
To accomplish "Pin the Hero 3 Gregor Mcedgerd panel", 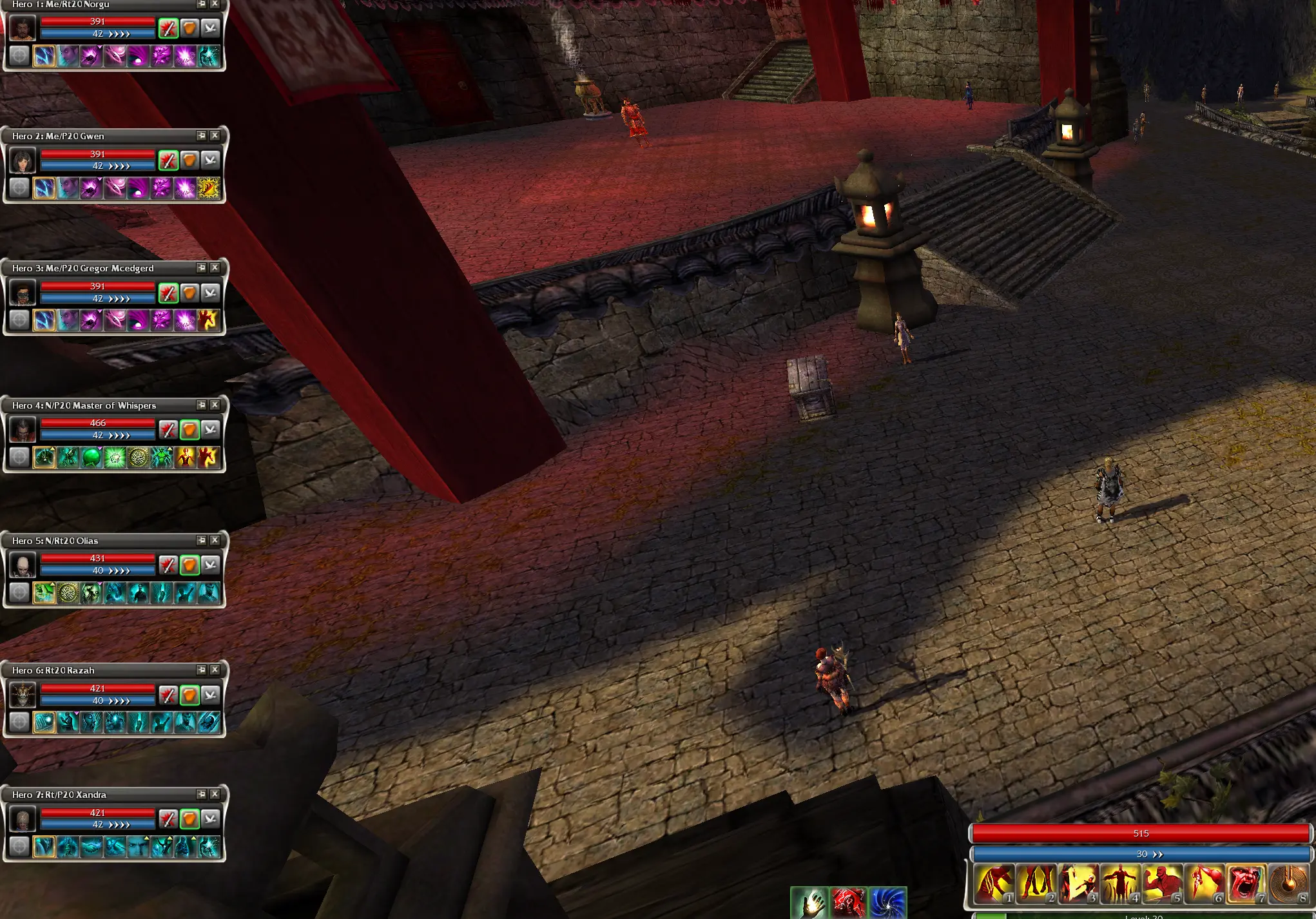I will click(202, 267).
